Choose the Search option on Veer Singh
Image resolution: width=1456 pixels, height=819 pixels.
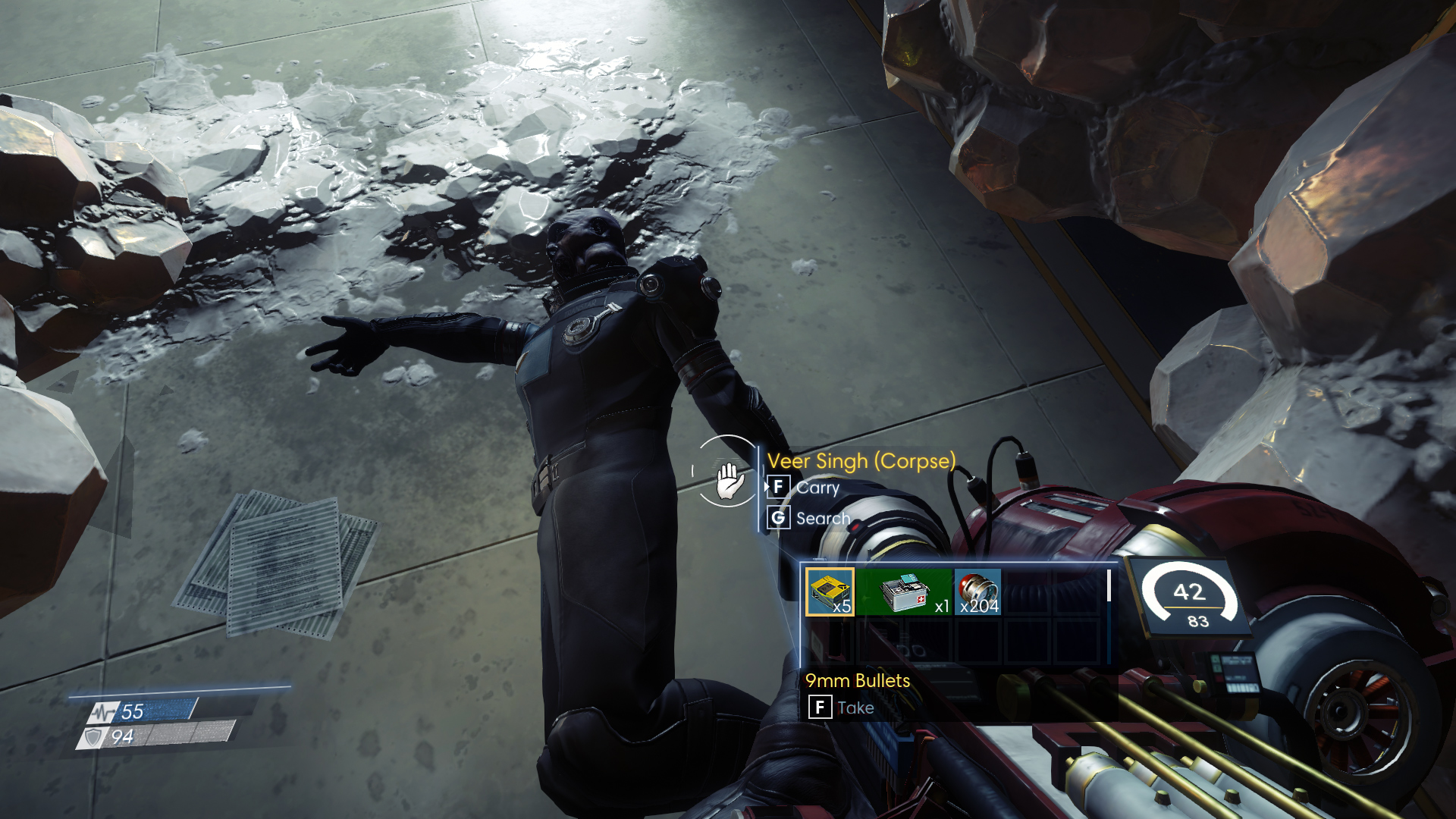tap(822, 518)
